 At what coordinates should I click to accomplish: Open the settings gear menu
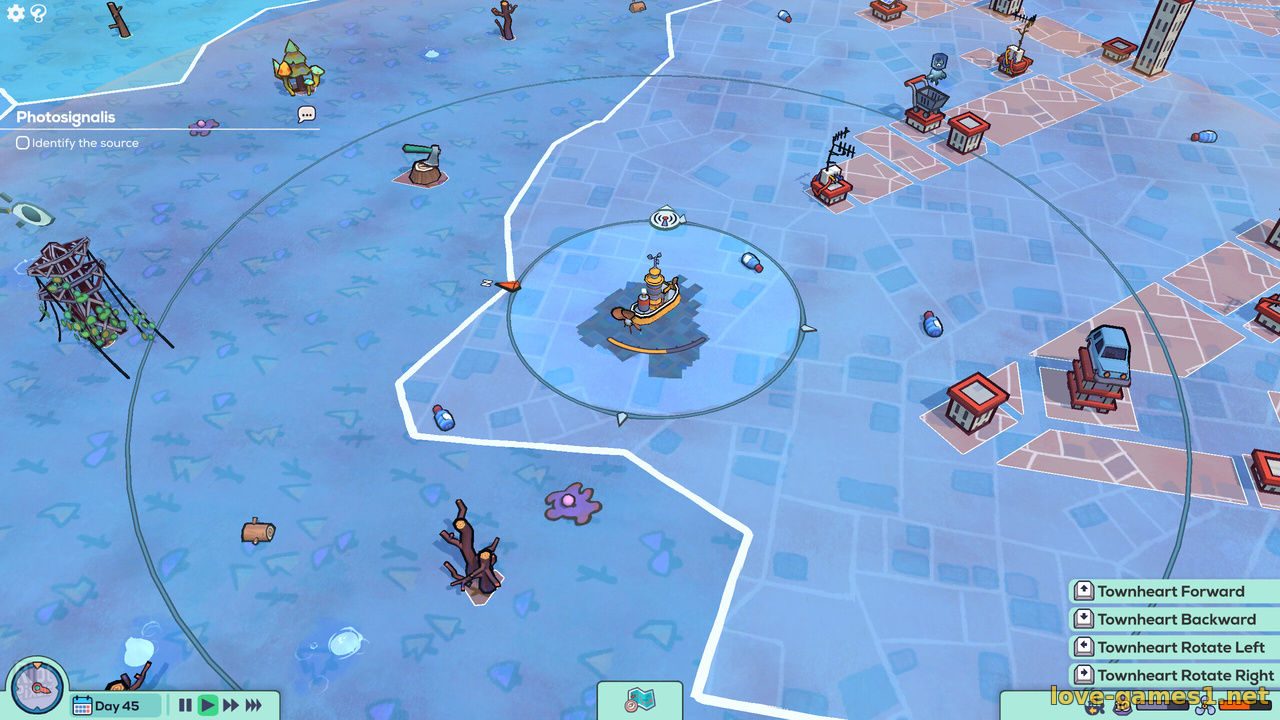(16, 13)
